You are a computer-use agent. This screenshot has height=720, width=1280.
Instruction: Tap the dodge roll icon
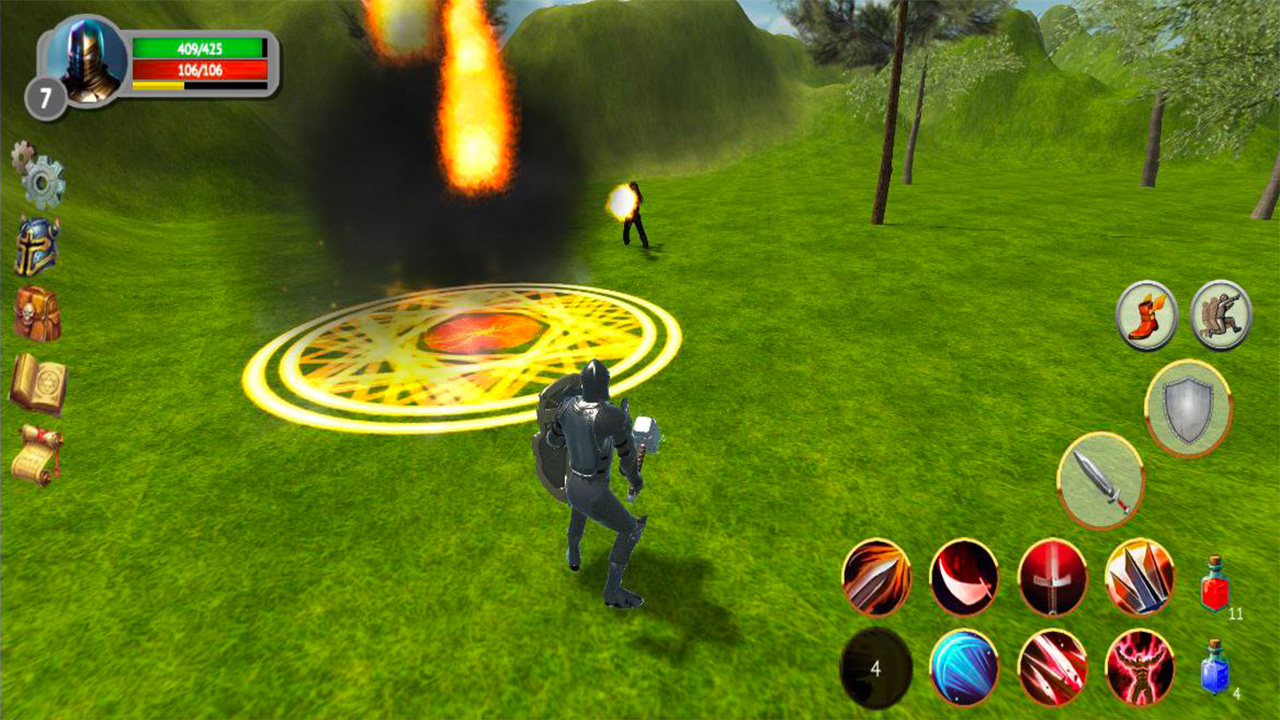click(x=1221, y=316)
